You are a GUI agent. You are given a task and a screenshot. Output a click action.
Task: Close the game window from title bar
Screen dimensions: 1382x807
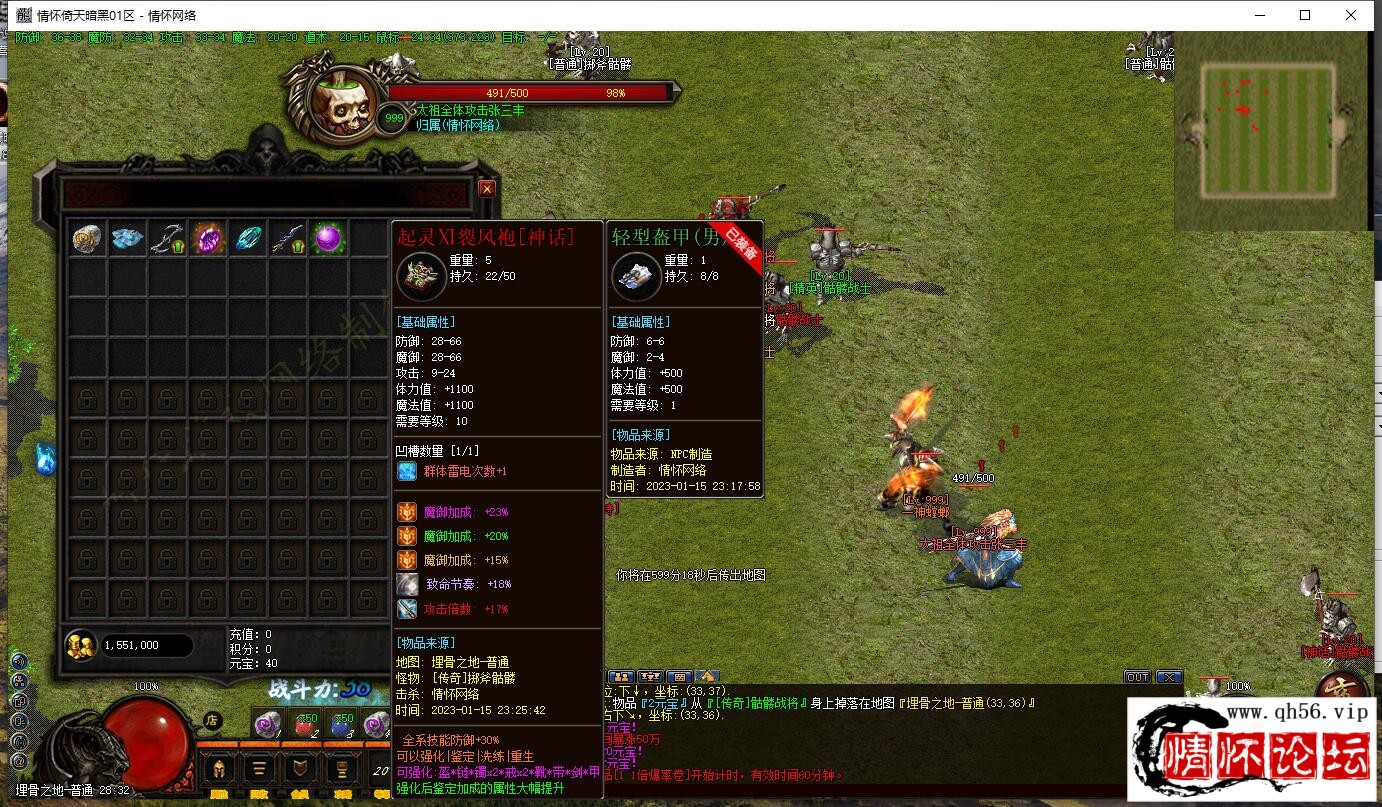click(1351, 15)
